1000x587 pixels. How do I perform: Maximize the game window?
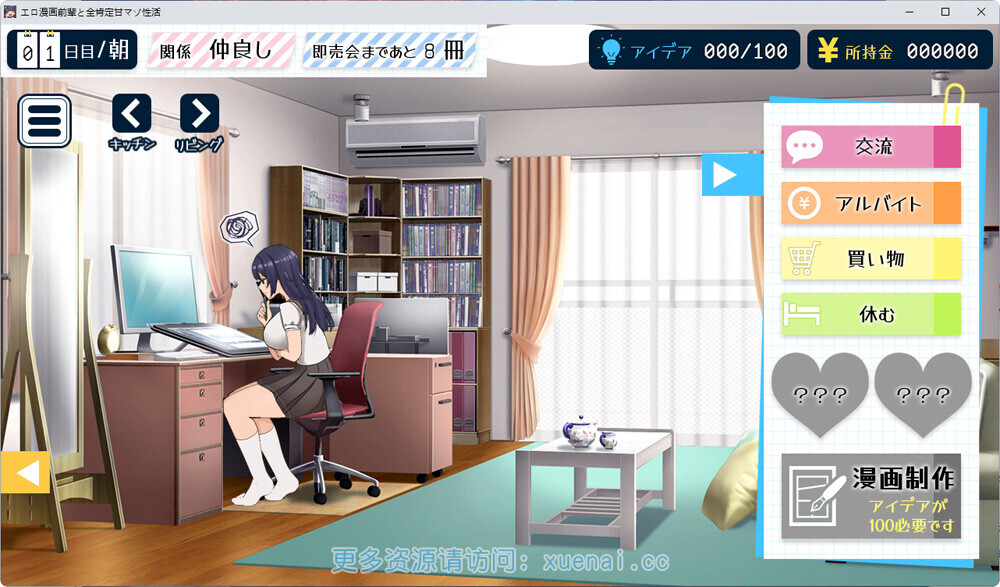[945, 11]
